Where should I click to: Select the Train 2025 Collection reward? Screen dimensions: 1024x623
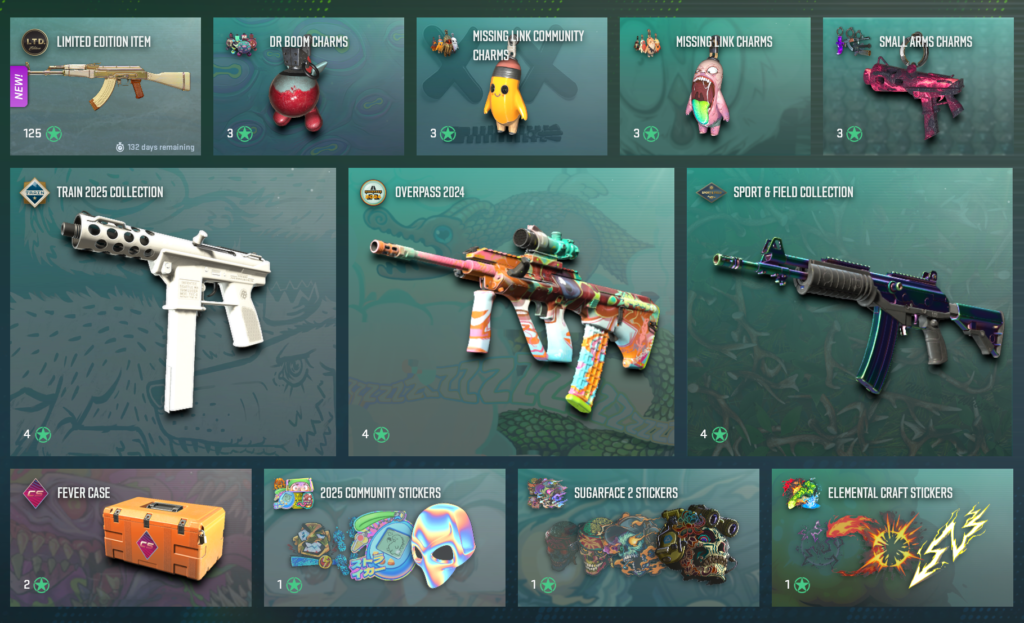[x=173, y=312]
